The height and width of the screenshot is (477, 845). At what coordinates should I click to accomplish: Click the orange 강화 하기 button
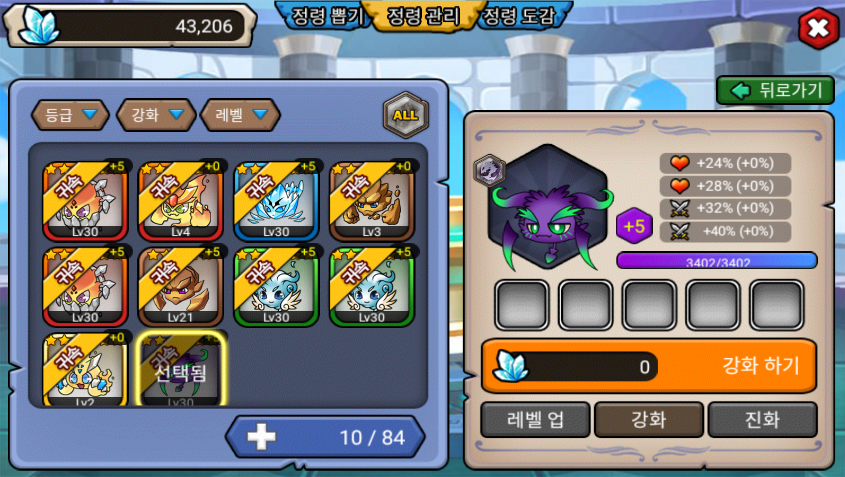click(649, 366)
